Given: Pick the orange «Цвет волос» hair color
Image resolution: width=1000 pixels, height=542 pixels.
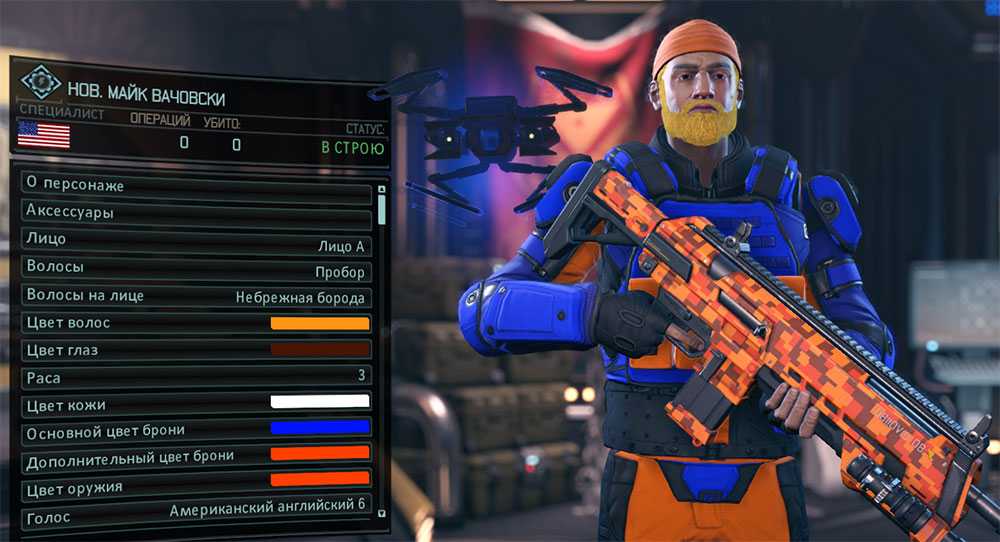Looking at the screenshot, I should pyautogui.click(x=320, y=323).
